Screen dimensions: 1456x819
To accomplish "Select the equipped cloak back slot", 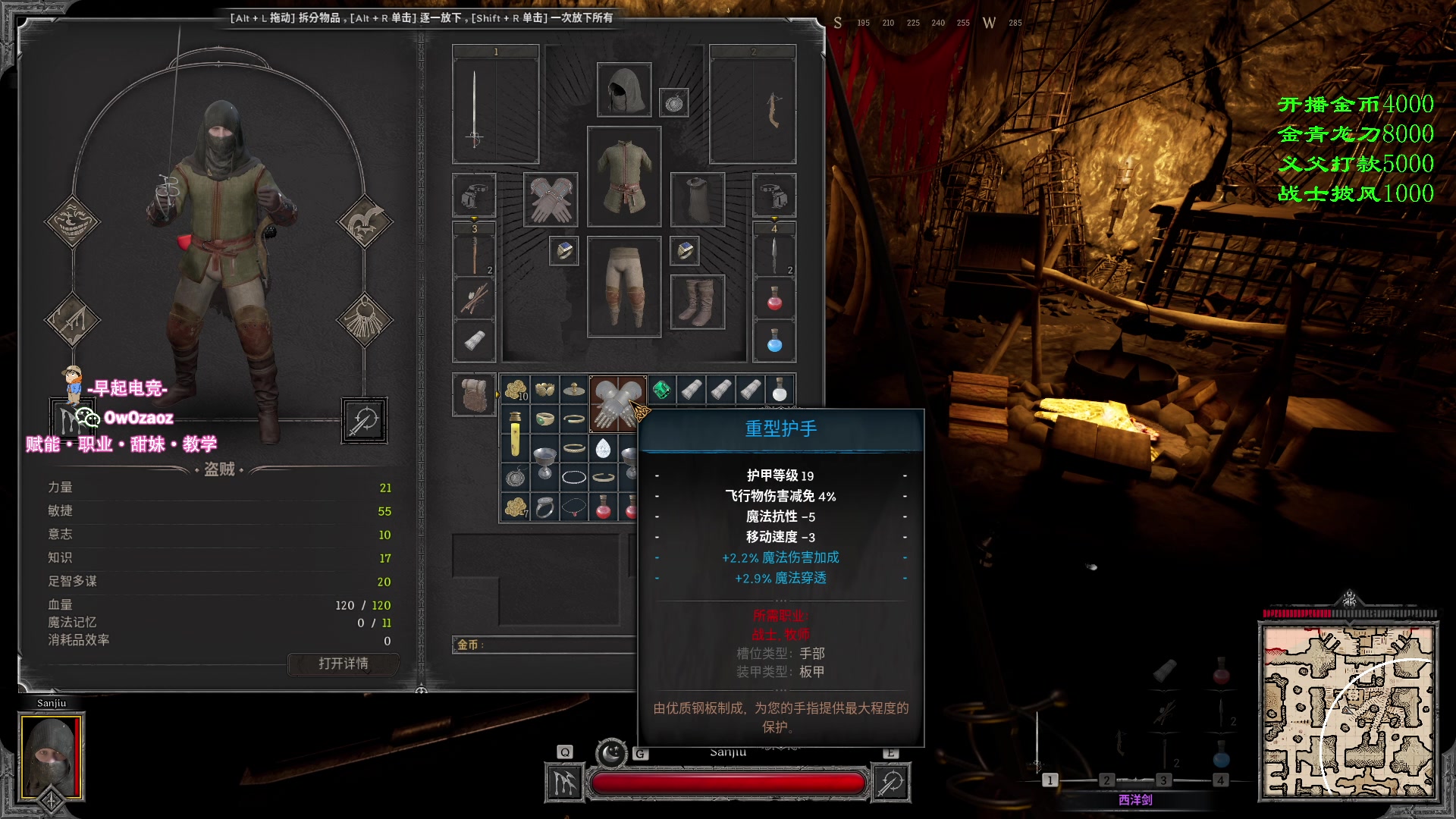I will [x=697, y=199].
